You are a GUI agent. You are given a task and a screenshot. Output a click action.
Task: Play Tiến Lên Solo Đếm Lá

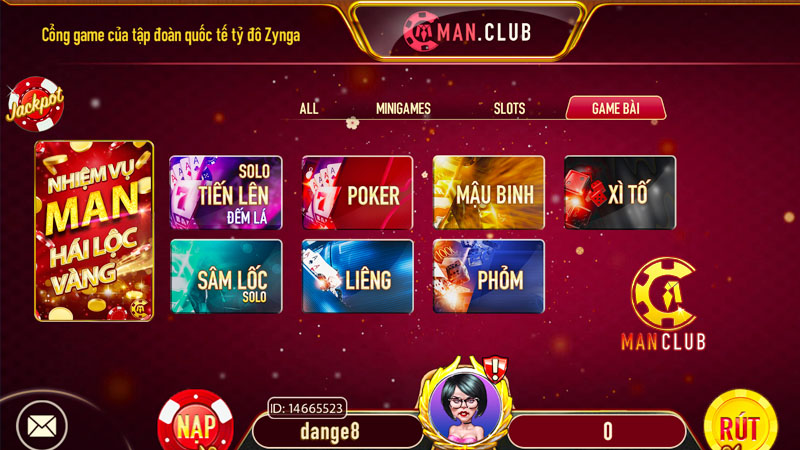click(226, 193)
